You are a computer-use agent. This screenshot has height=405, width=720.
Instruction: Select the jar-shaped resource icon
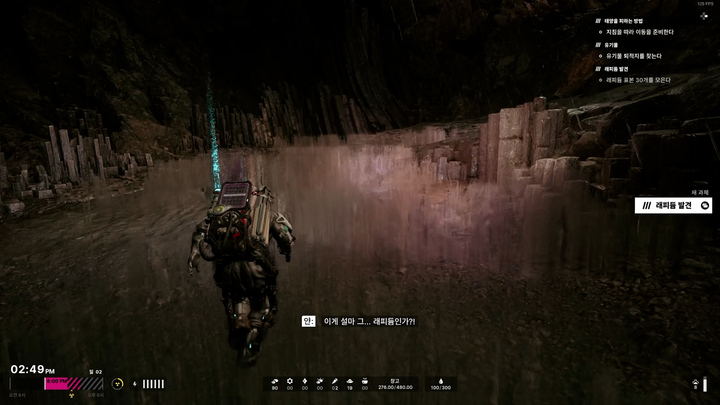[x=365, y=381]
